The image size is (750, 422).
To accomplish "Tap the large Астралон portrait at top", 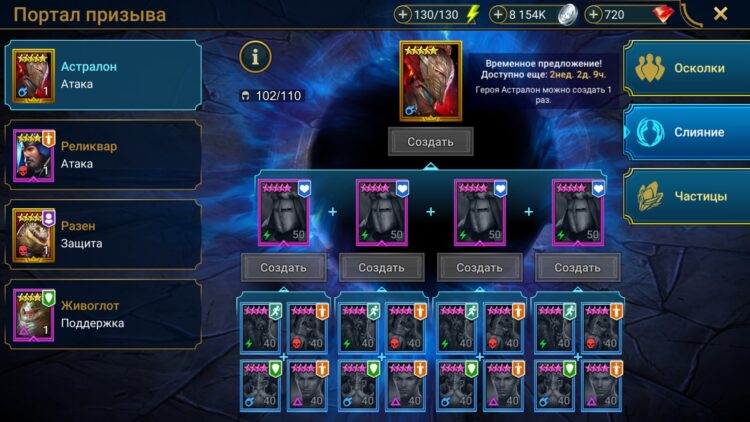I will 430,79.
